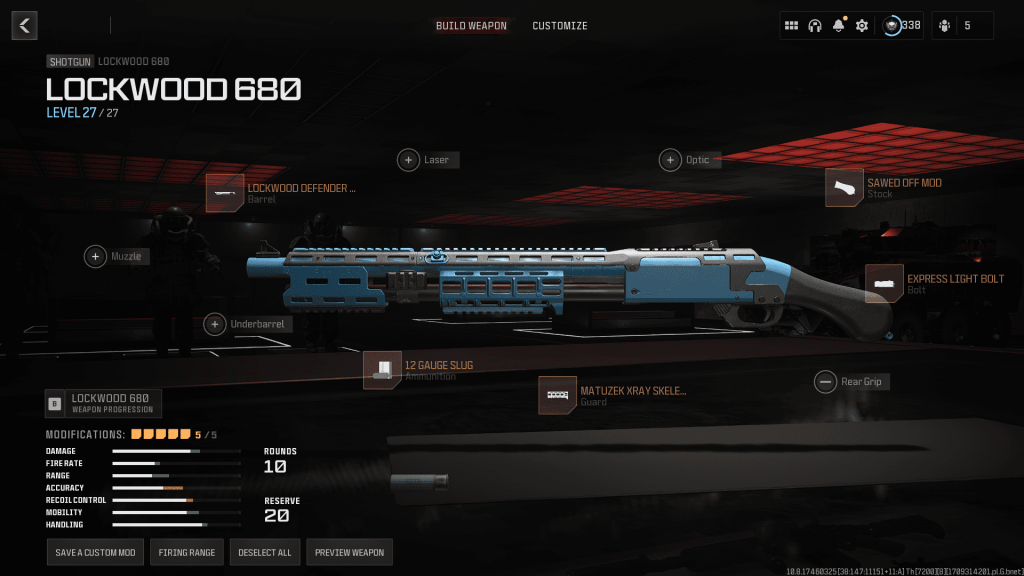
Task: Go back using the arrow button
Action: [x=25, y=25]
